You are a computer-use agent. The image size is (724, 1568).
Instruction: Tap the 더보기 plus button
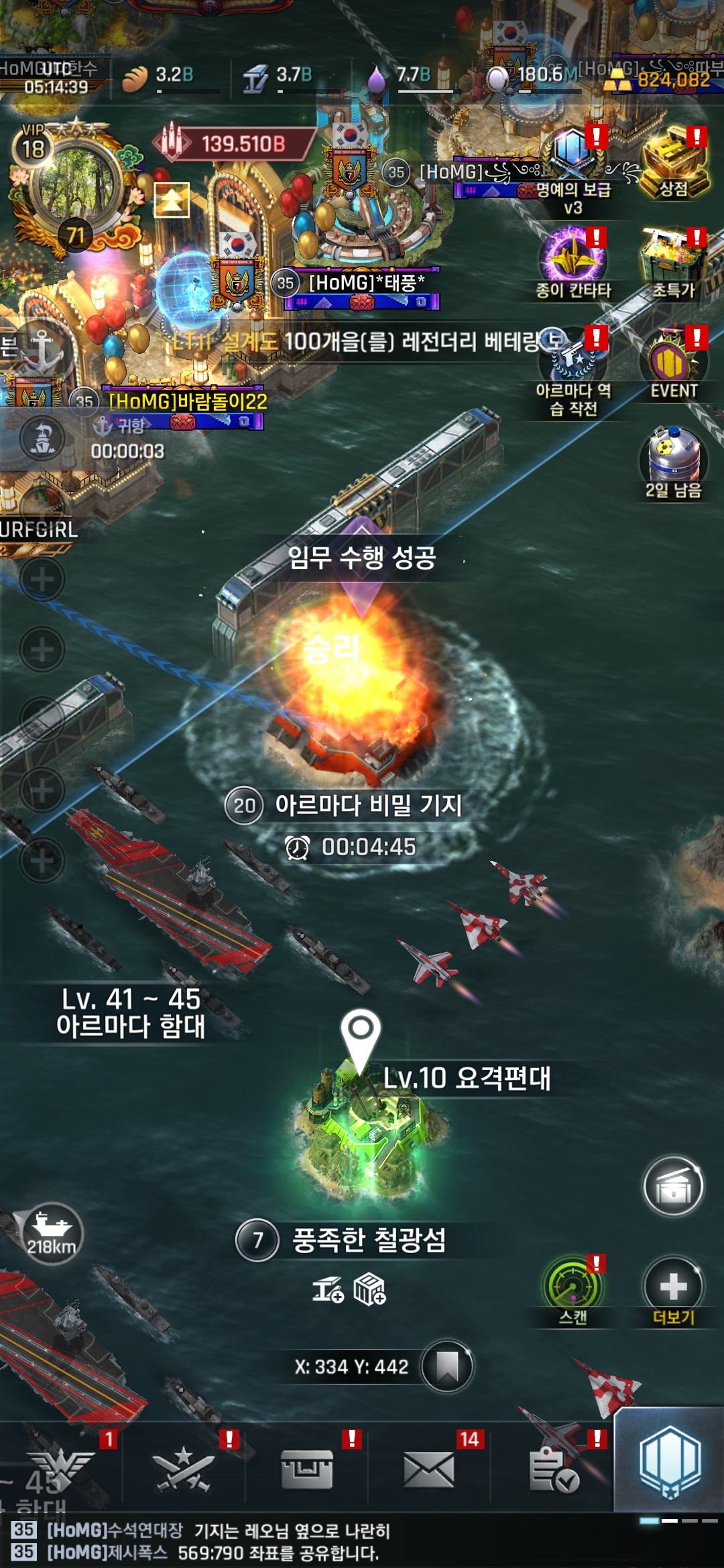tap(674, 1287)
